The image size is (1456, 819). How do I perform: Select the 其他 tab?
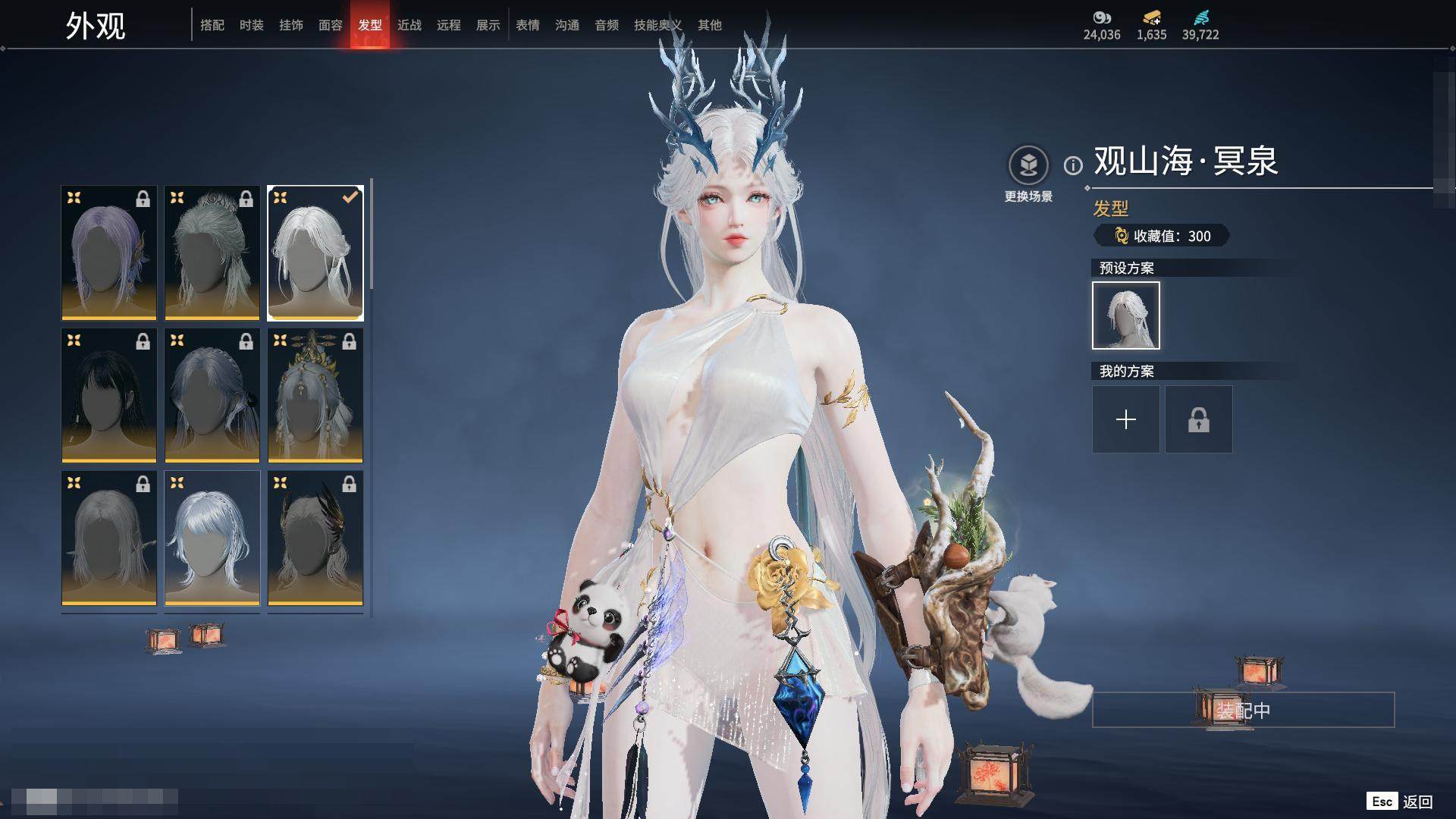click(710, 25)
